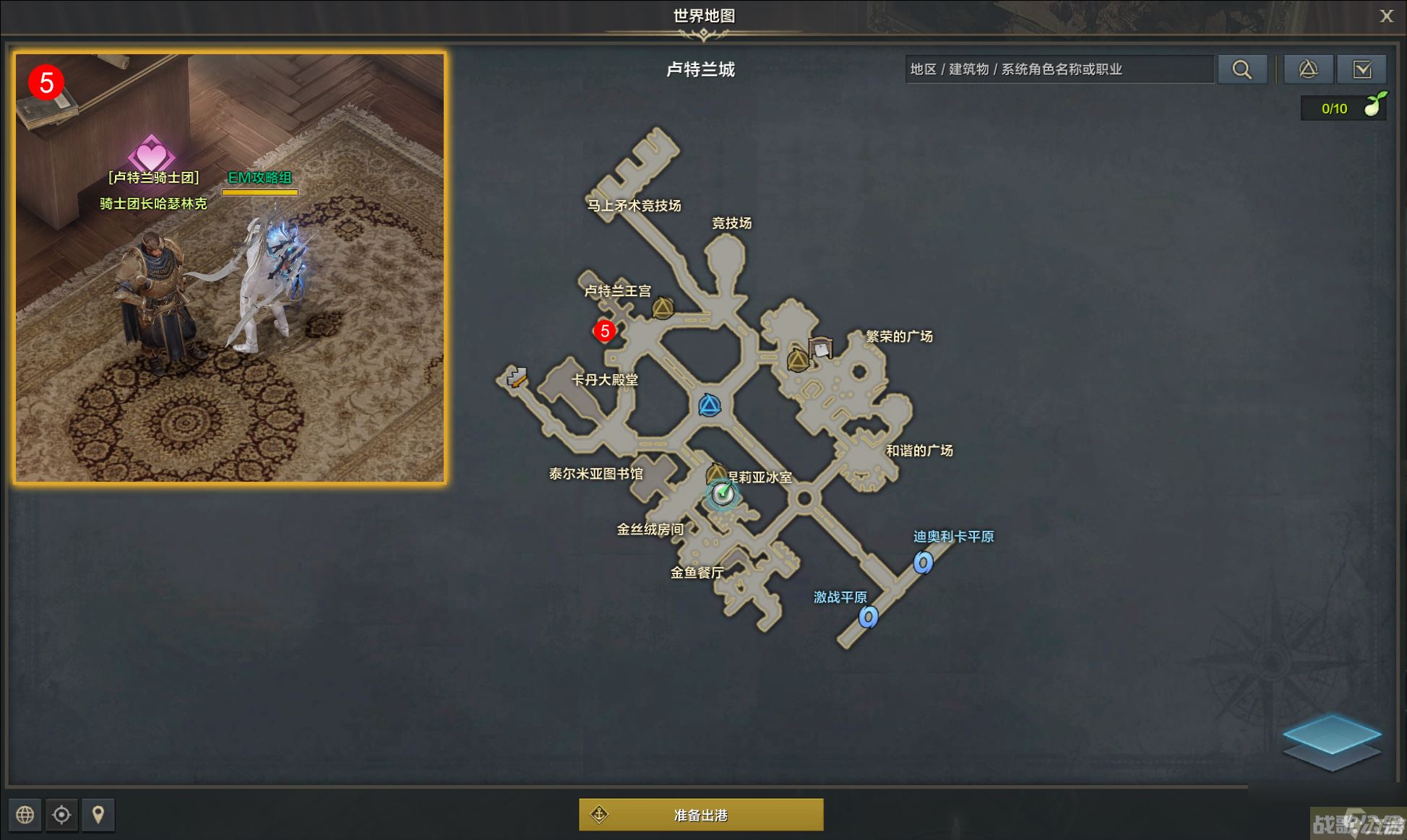This screenshot has height=840, width=1407.
Task: Center map on player with crosshair icon
Action: pos(61,815)
